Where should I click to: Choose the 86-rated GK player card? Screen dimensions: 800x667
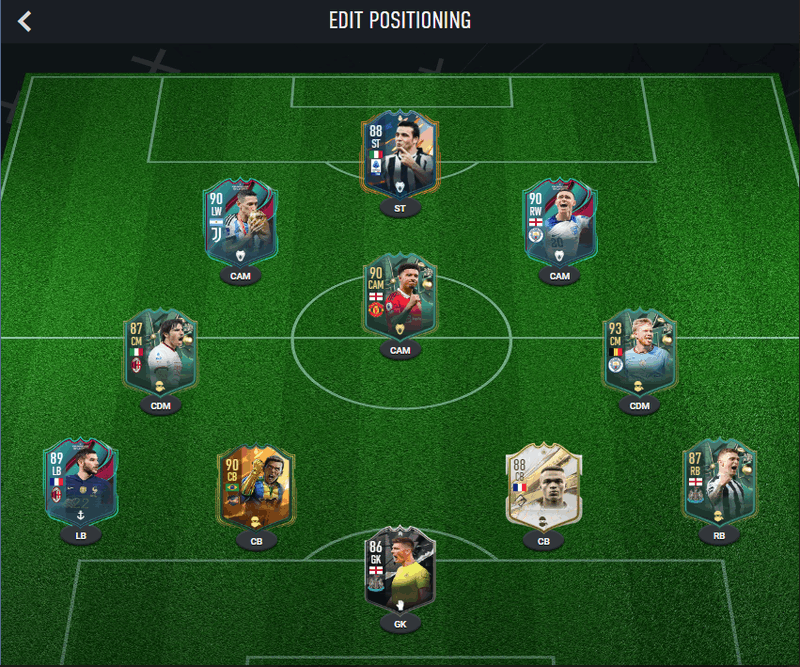click(x=400, y=570)
